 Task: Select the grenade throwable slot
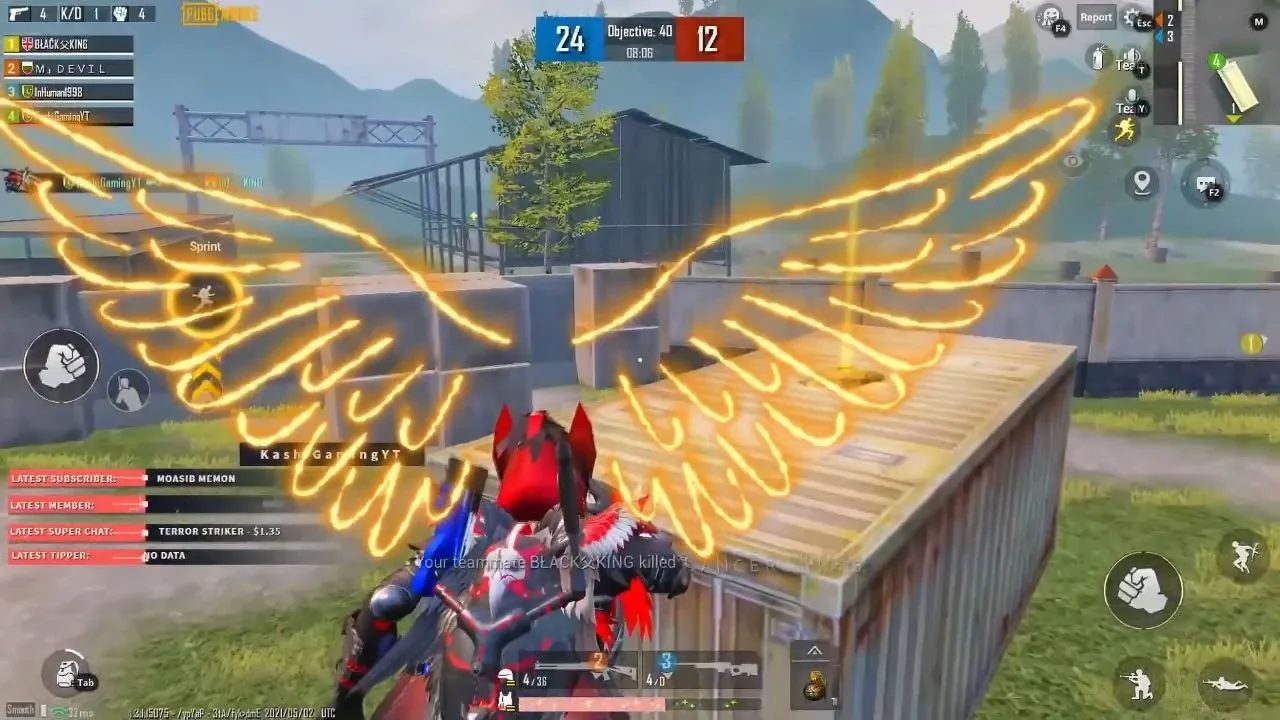[815, 685]
